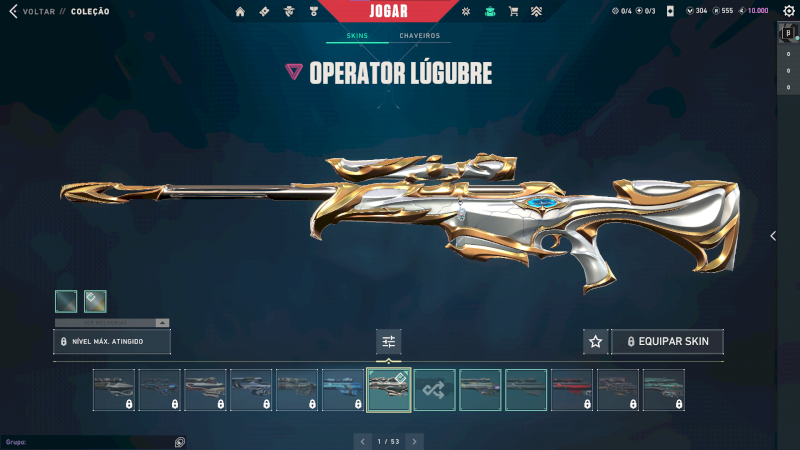Go back with the Voltar arrow
Viewport: 800px width, 450px height.
pyautogui.click(x=13, y=11)
